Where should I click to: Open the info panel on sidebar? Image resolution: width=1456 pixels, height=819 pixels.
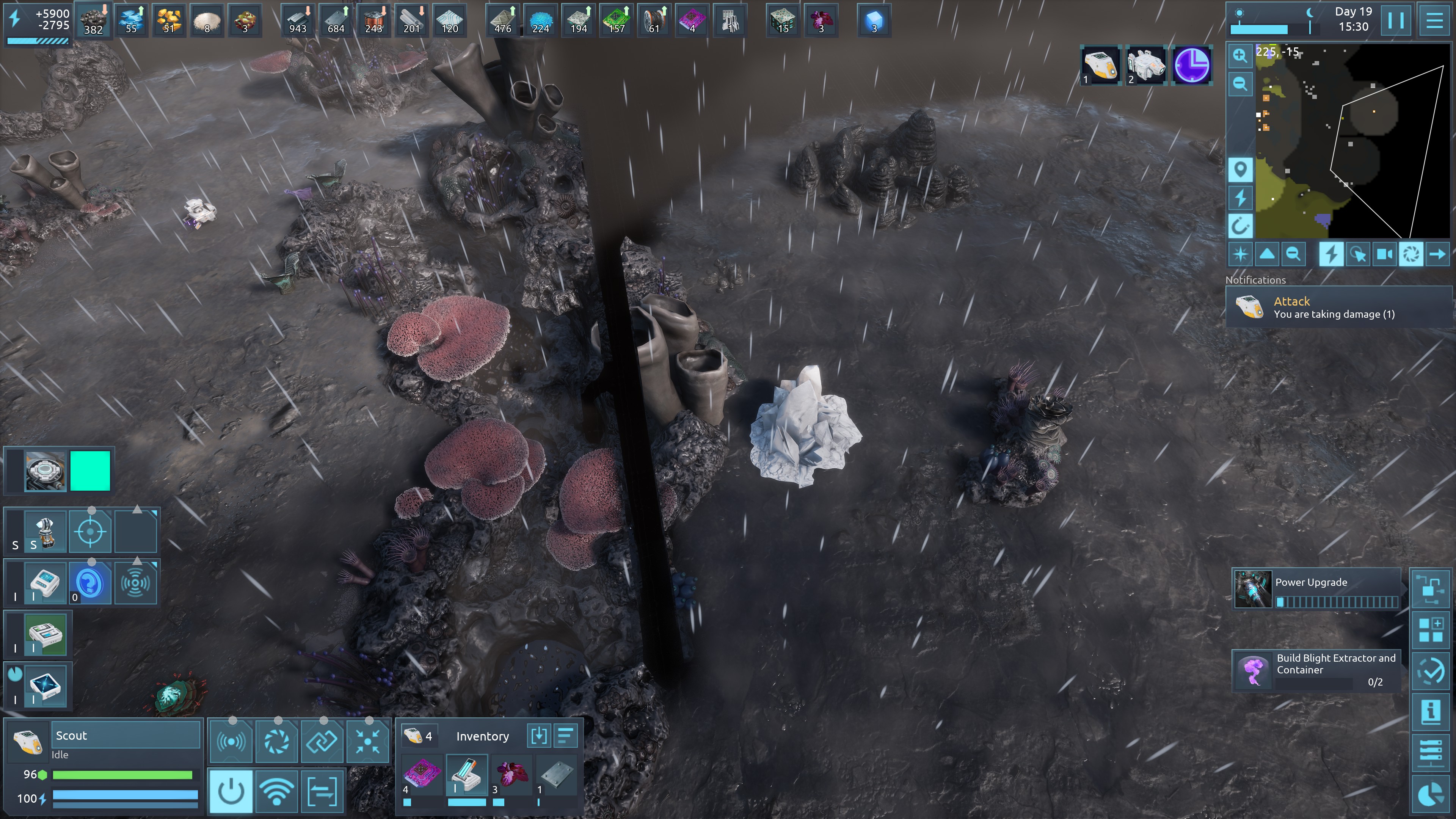tap(1431, 711)
